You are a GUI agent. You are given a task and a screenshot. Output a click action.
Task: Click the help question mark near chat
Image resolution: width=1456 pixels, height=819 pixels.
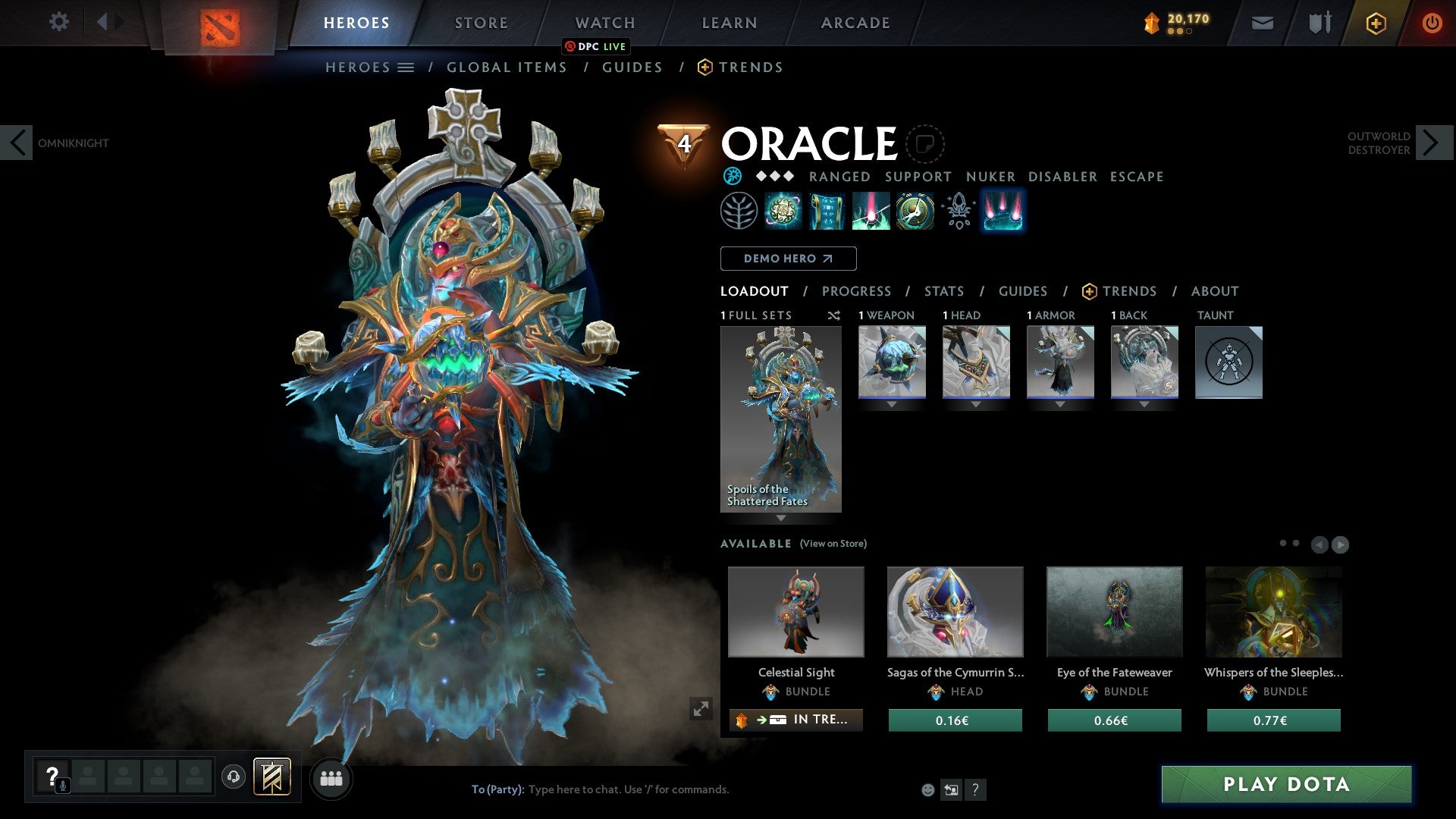click(x=975, y=789)
